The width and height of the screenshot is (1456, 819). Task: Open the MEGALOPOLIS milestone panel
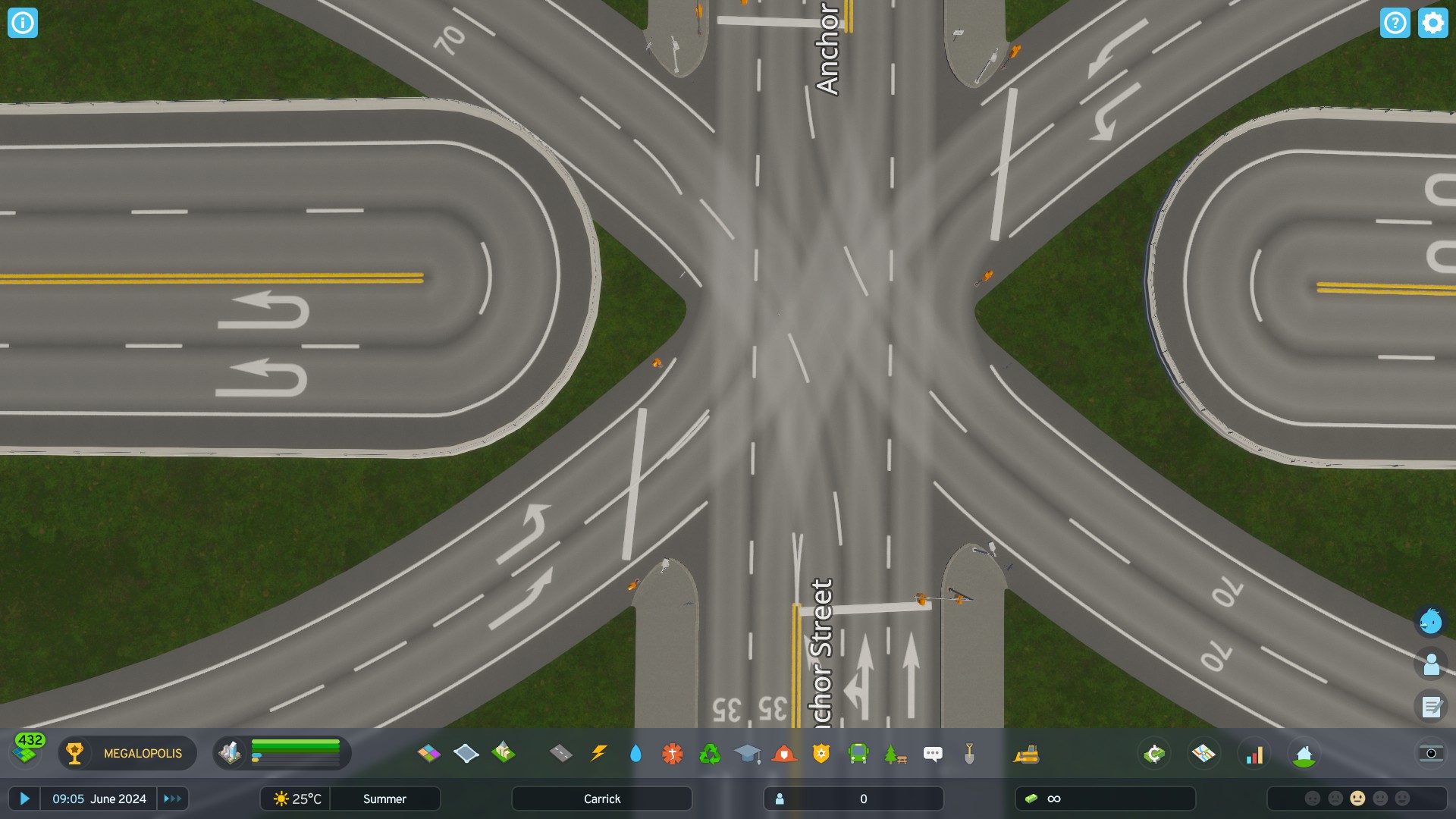pyautogui.click(x=127, y=753)
